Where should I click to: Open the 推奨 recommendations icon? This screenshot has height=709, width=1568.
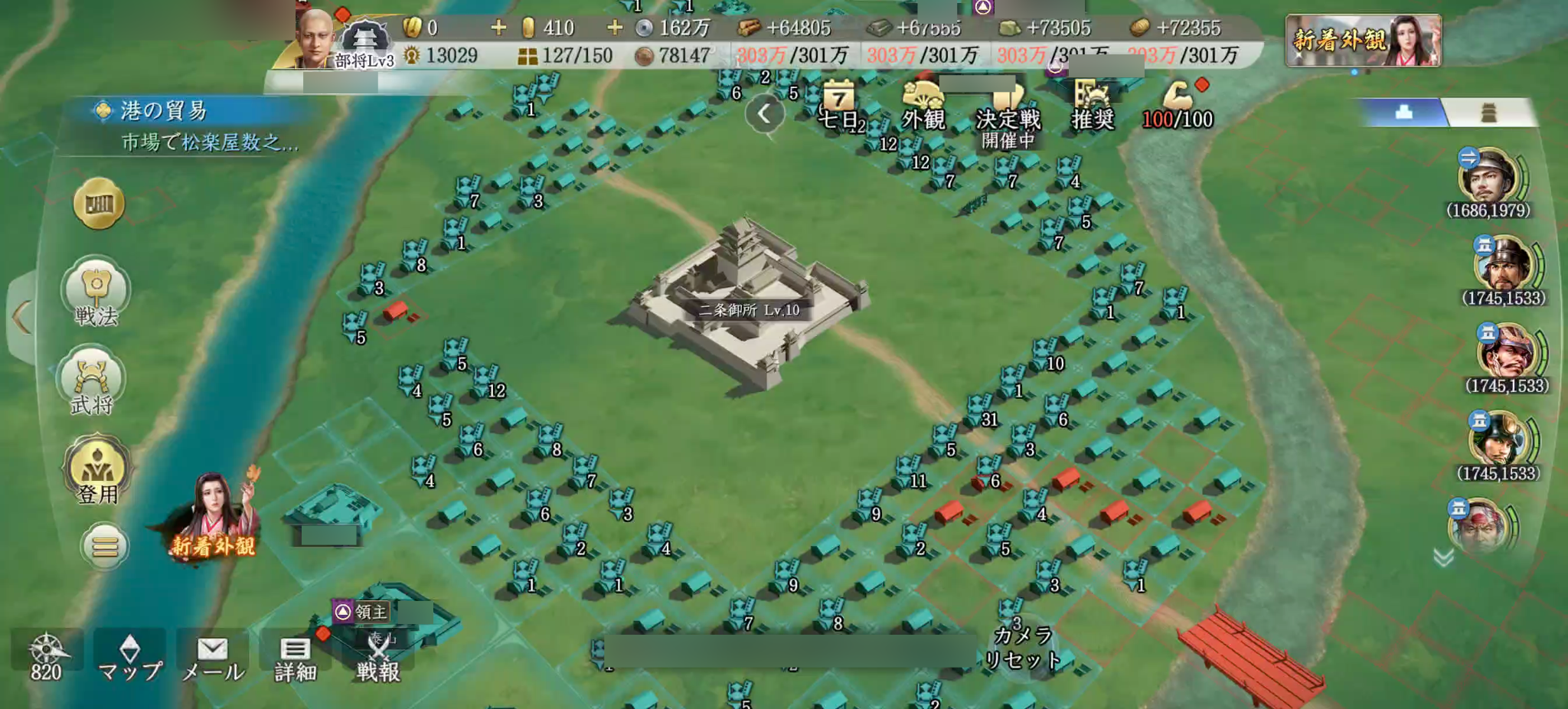[1093, 106]
